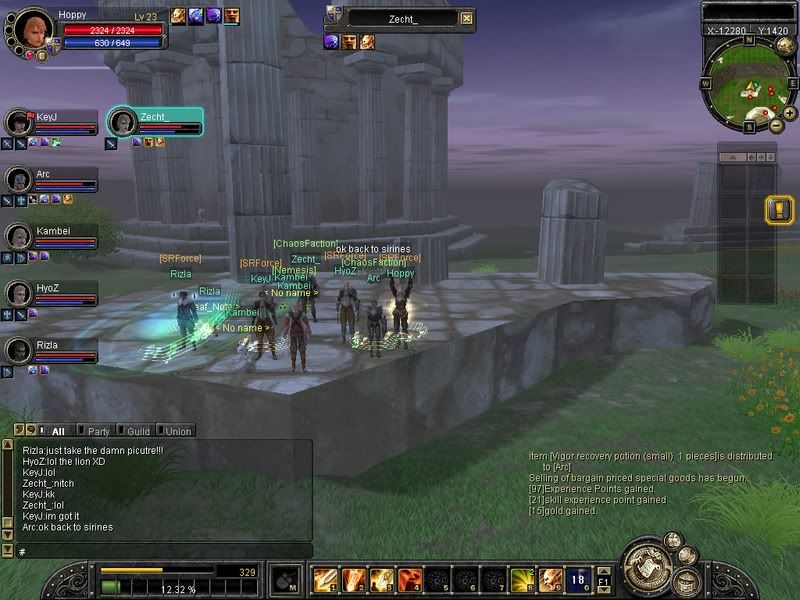Use the skill in hotbar slot 1

coord(325,579)
